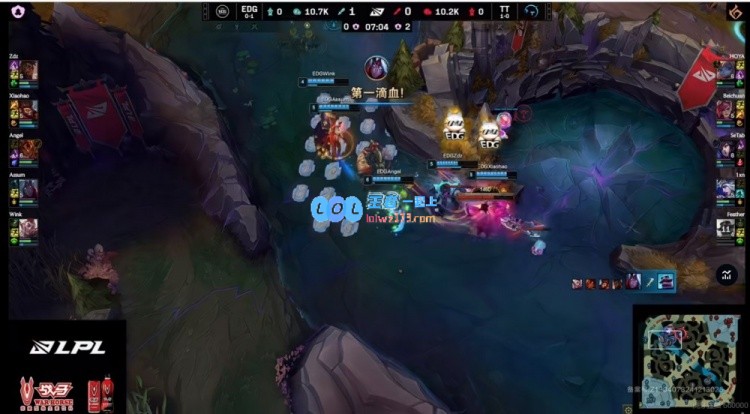
Task: Open the minimap in the bottom-right corner
Action: coord(690,357)
